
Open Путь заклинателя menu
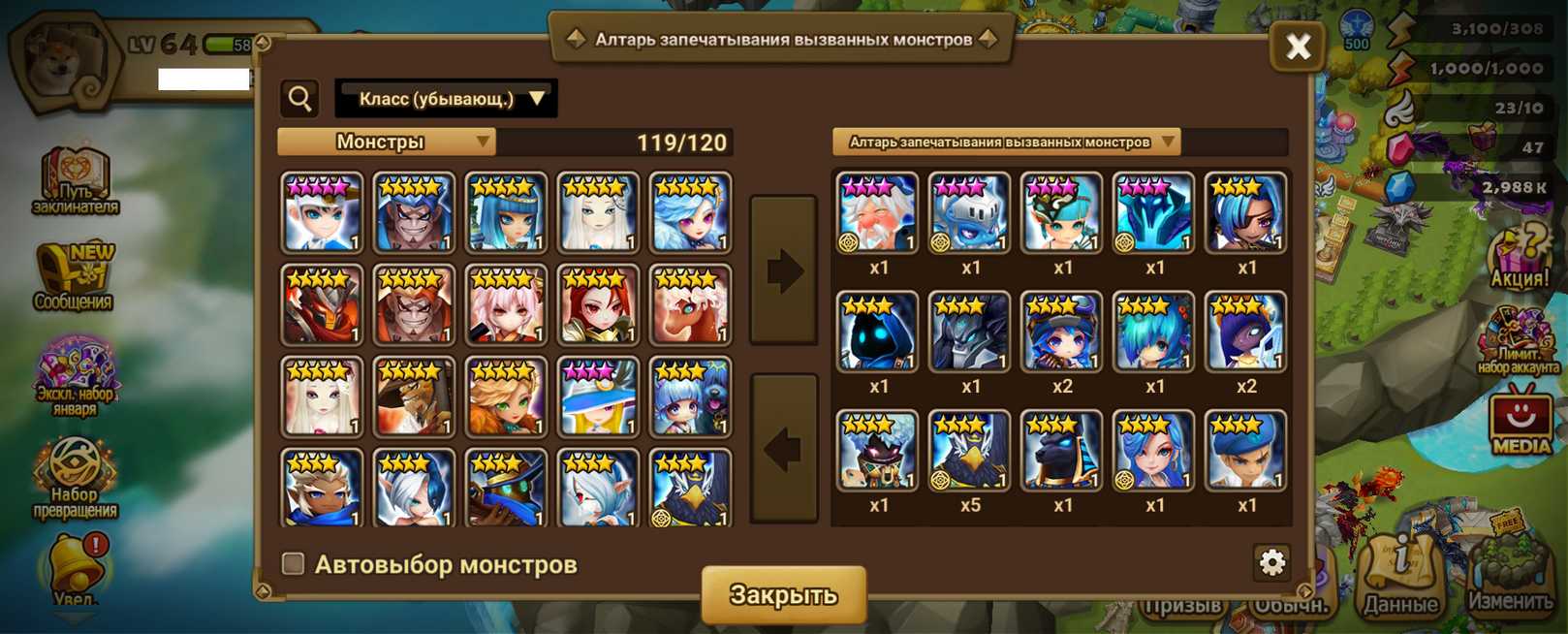point(76,181)
